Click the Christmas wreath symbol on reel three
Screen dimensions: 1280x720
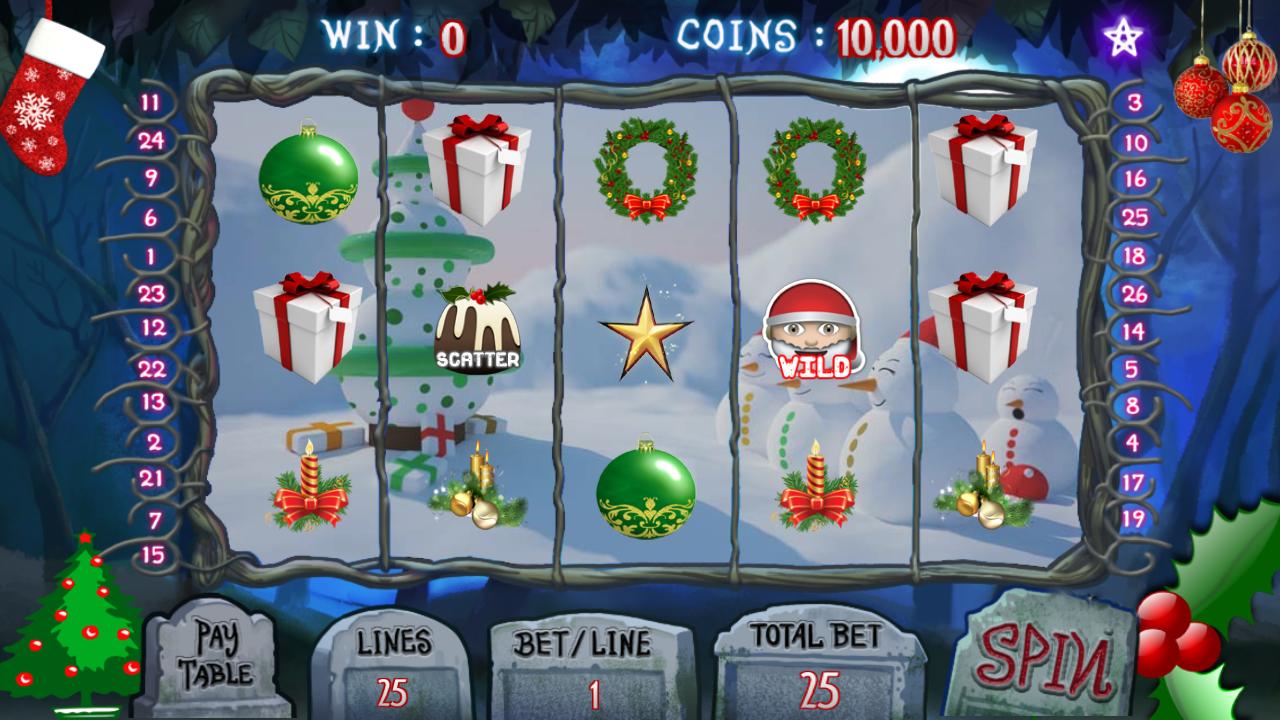[645, 170]
